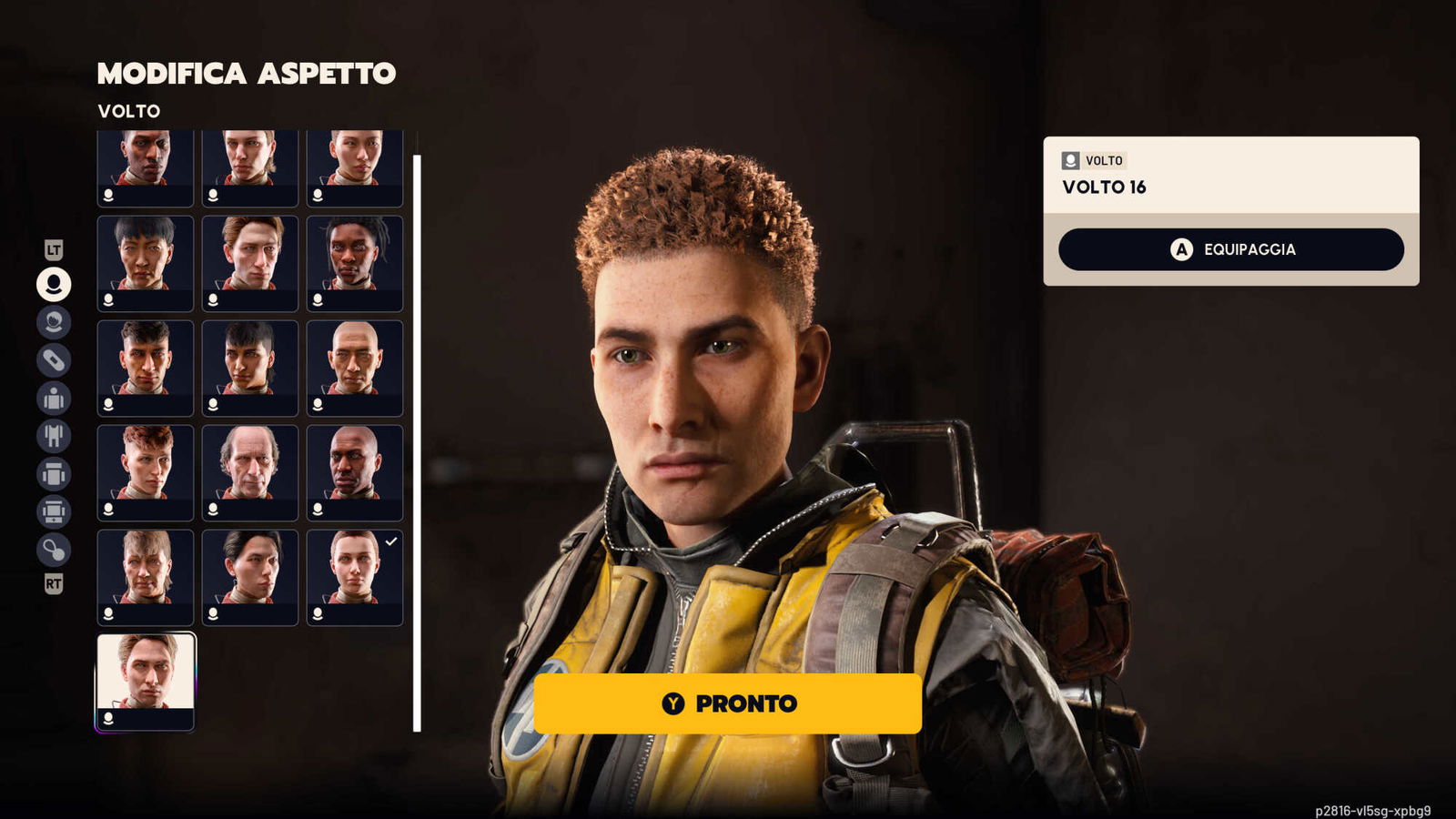Switch to the full-body suit category

point(54,436)
